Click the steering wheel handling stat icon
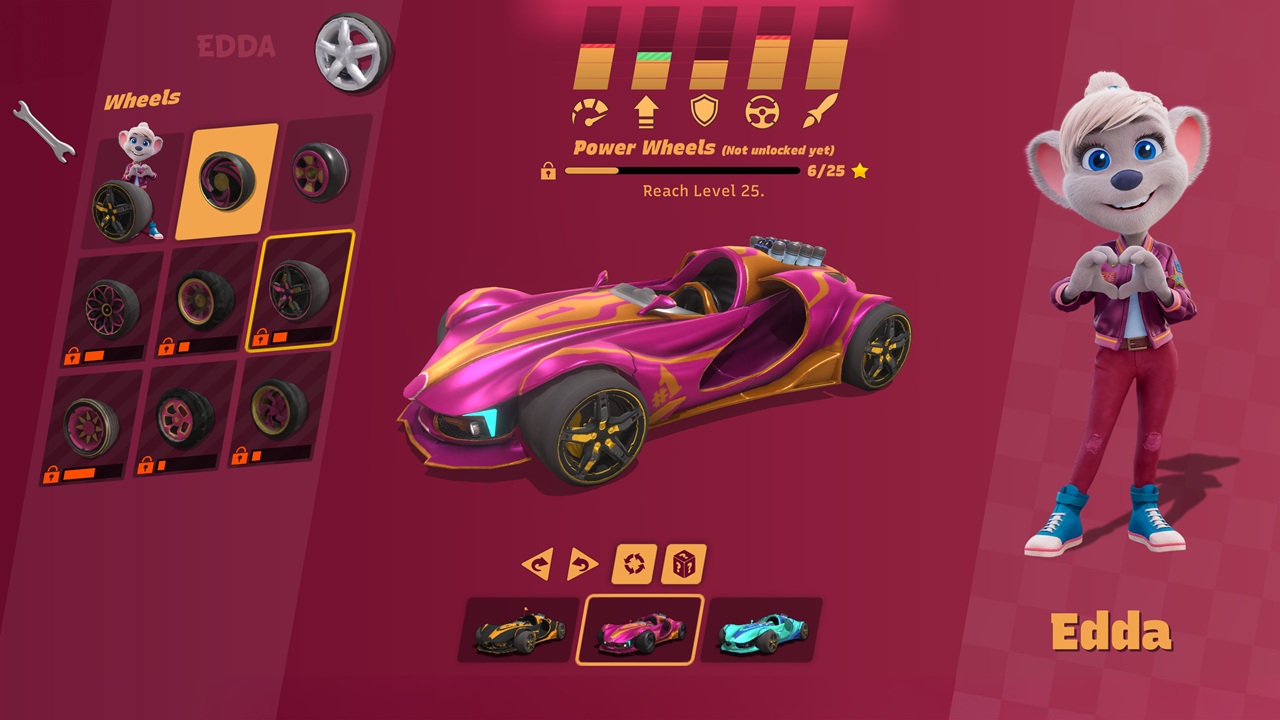 tap(763, 110)
